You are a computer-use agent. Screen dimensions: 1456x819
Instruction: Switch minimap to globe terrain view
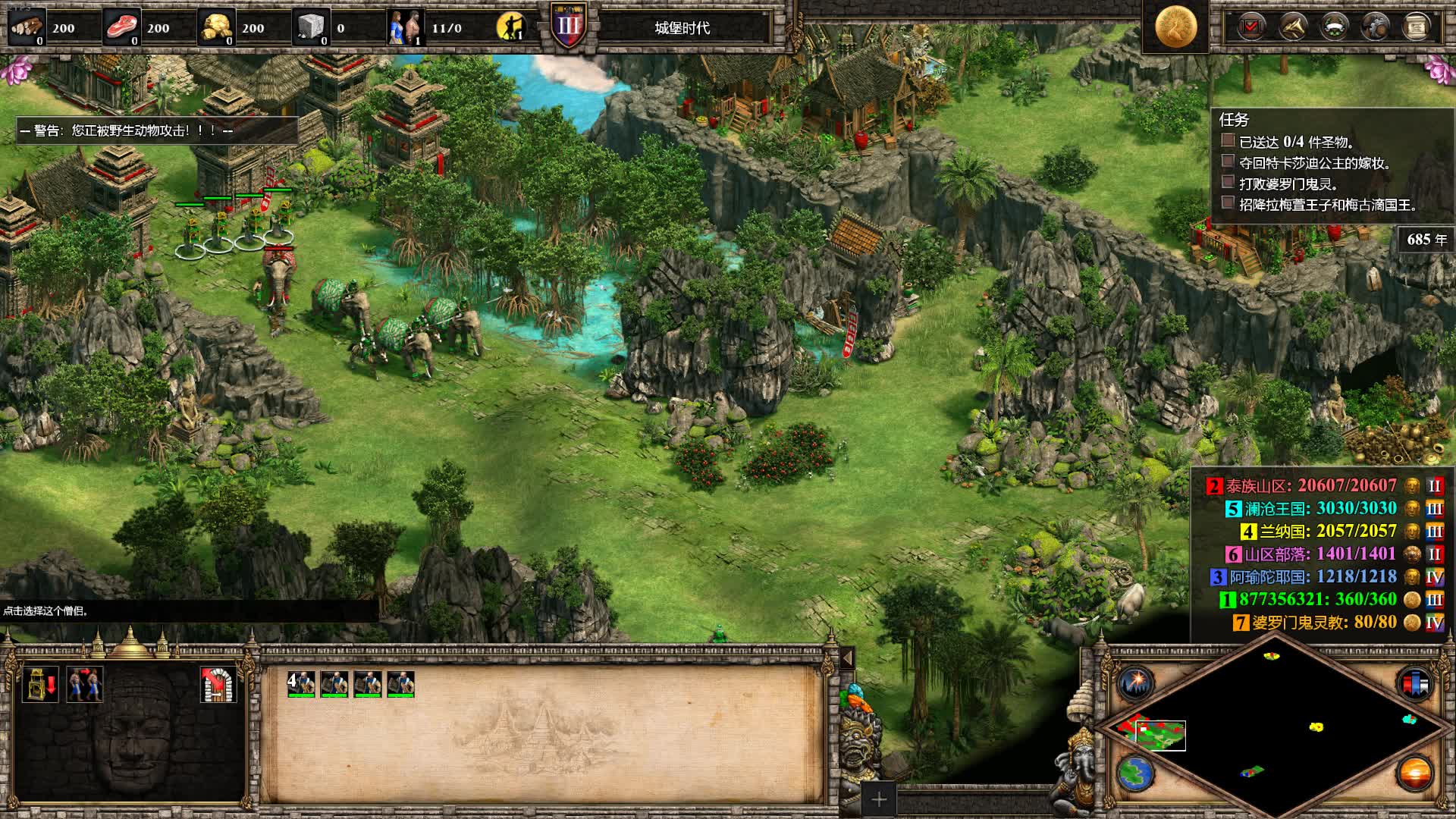(1135, 773)
